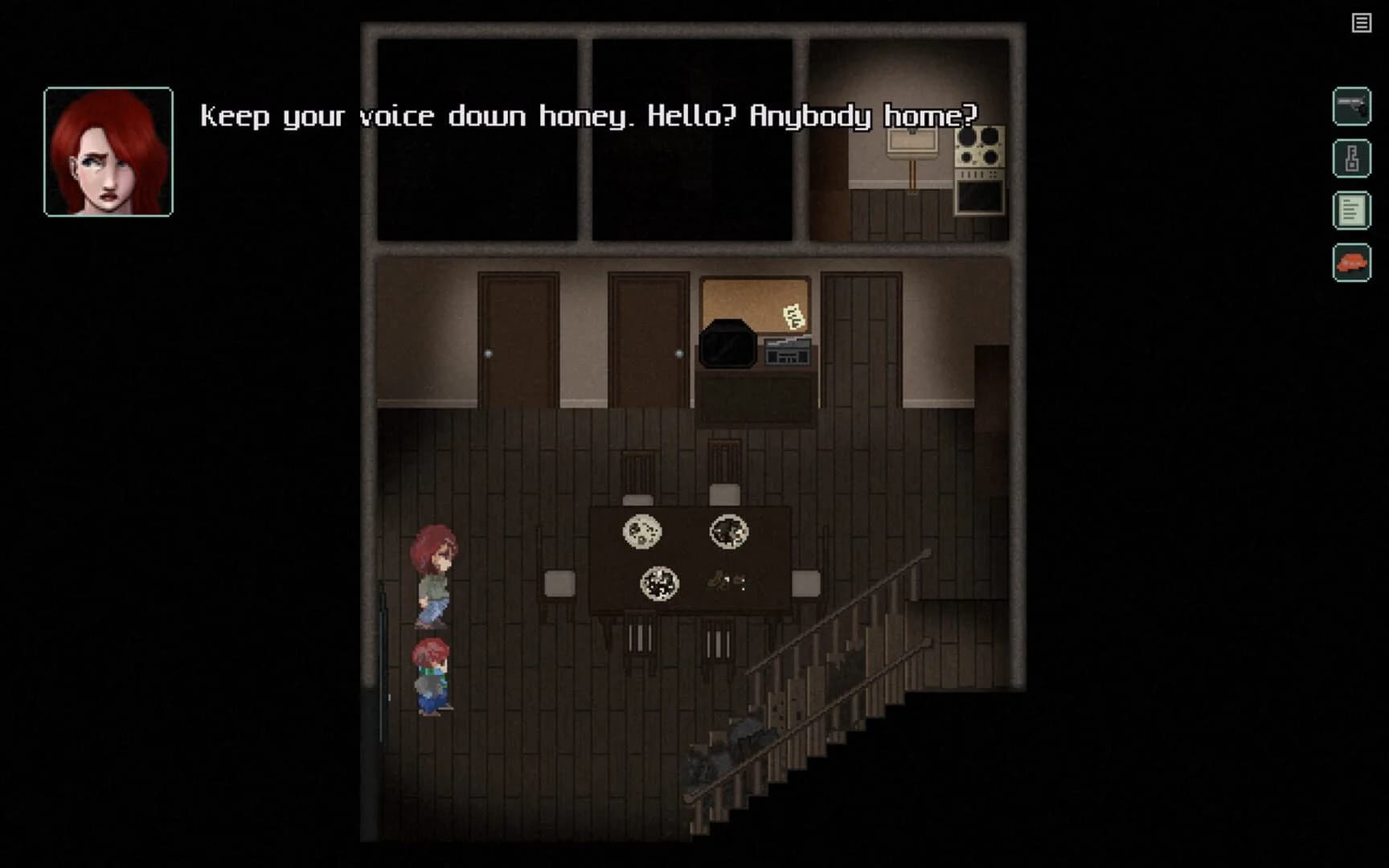Click the character portrait beside the dialogue
The width and height of the screenshot is (1389, 868).
pos(107,153)
